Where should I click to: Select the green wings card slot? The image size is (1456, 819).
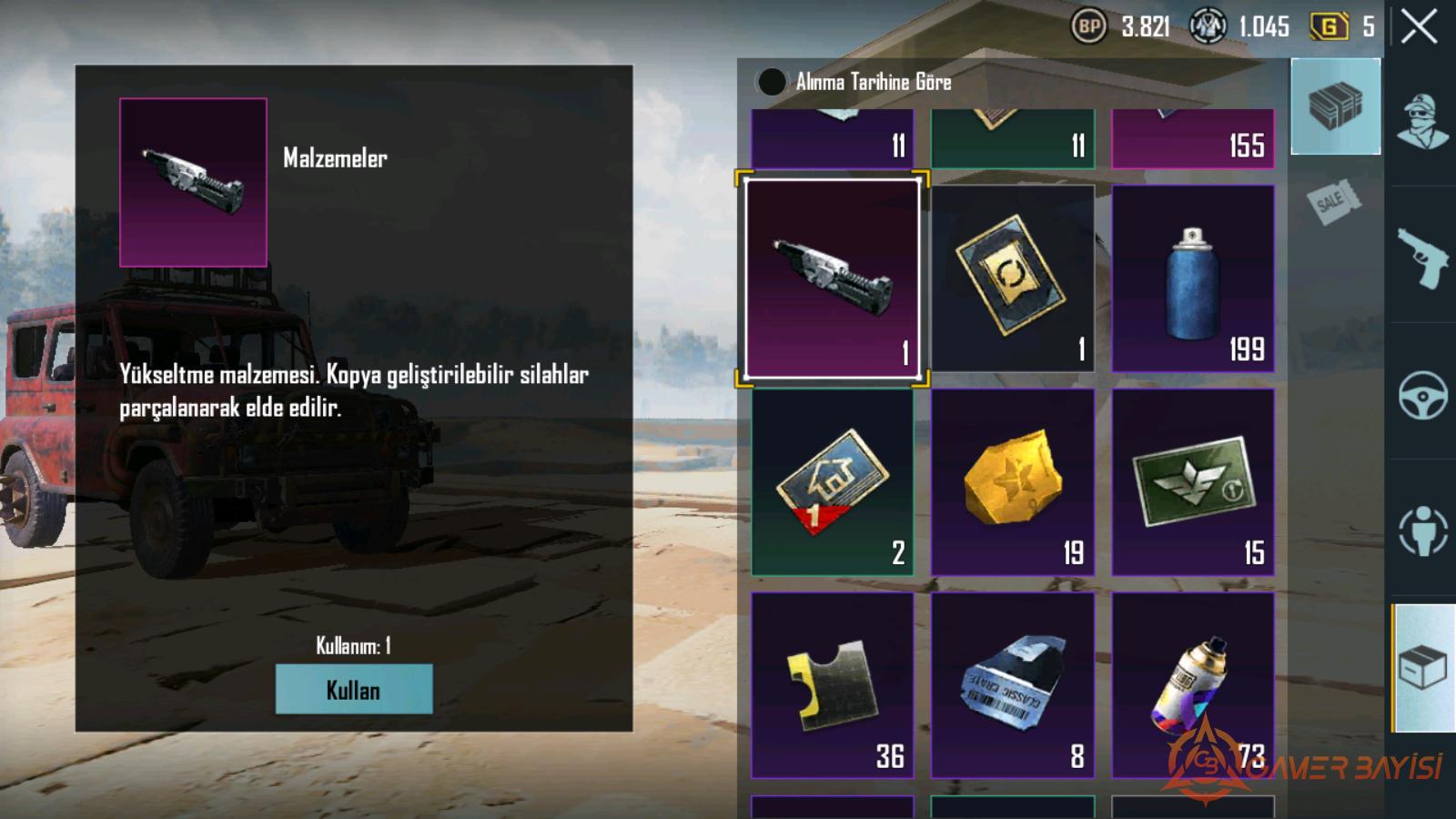[x=1192, y=482]
